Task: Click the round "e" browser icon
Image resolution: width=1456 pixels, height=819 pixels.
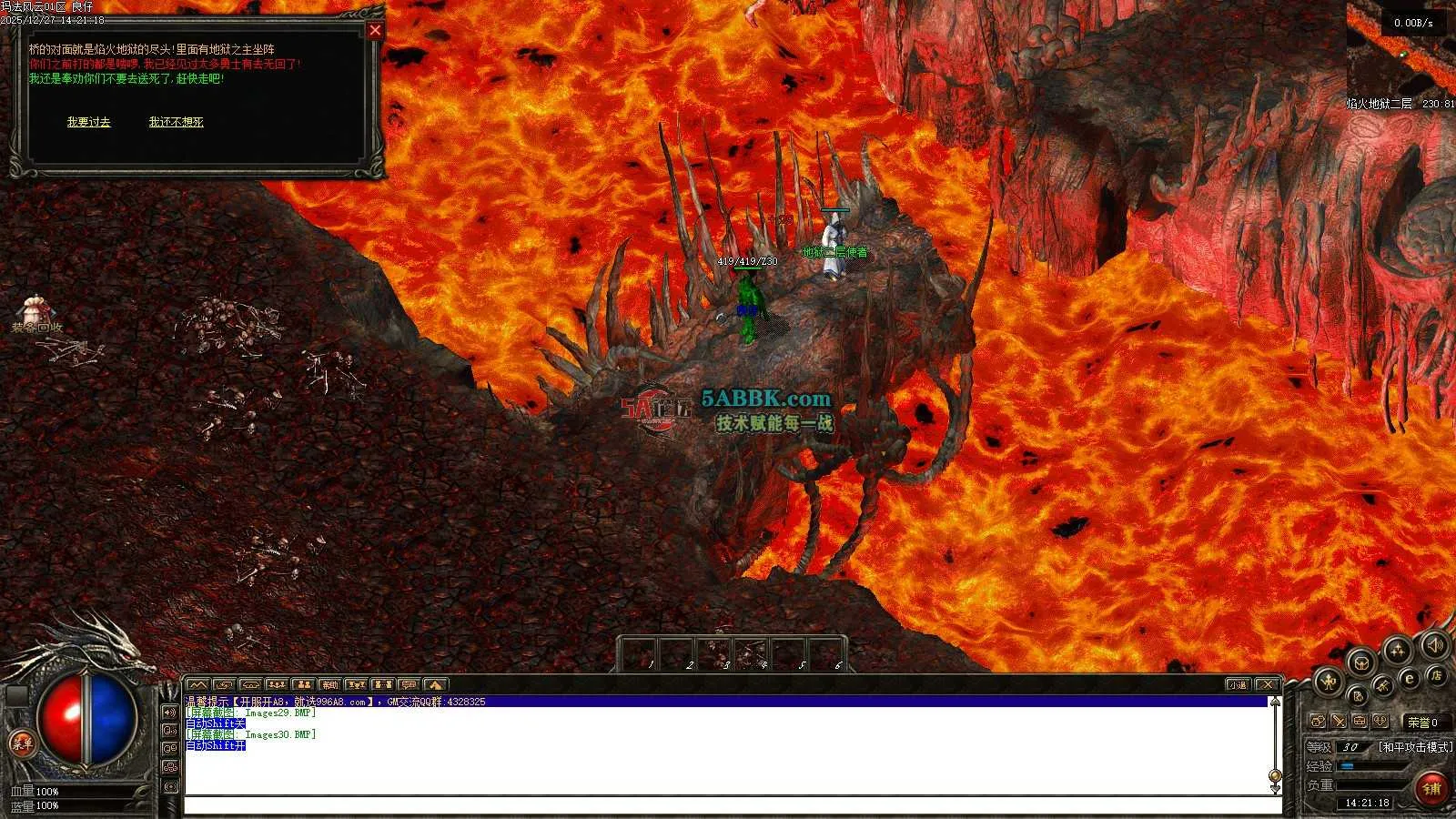Action: (1410, 678)
